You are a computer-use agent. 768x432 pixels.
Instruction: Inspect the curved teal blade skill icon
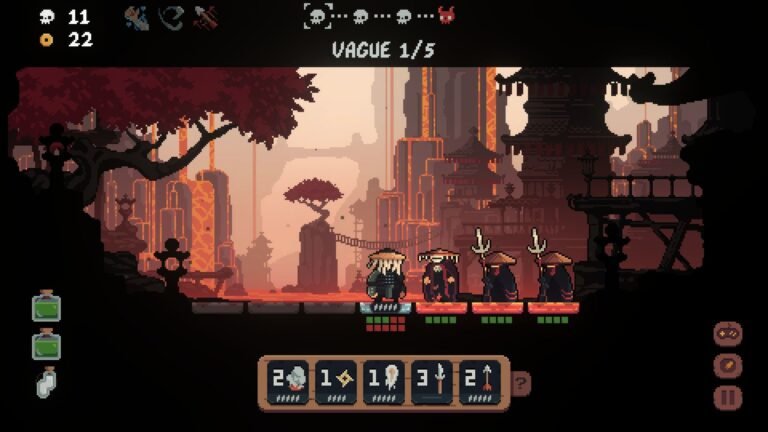click(x=172, y=17)
